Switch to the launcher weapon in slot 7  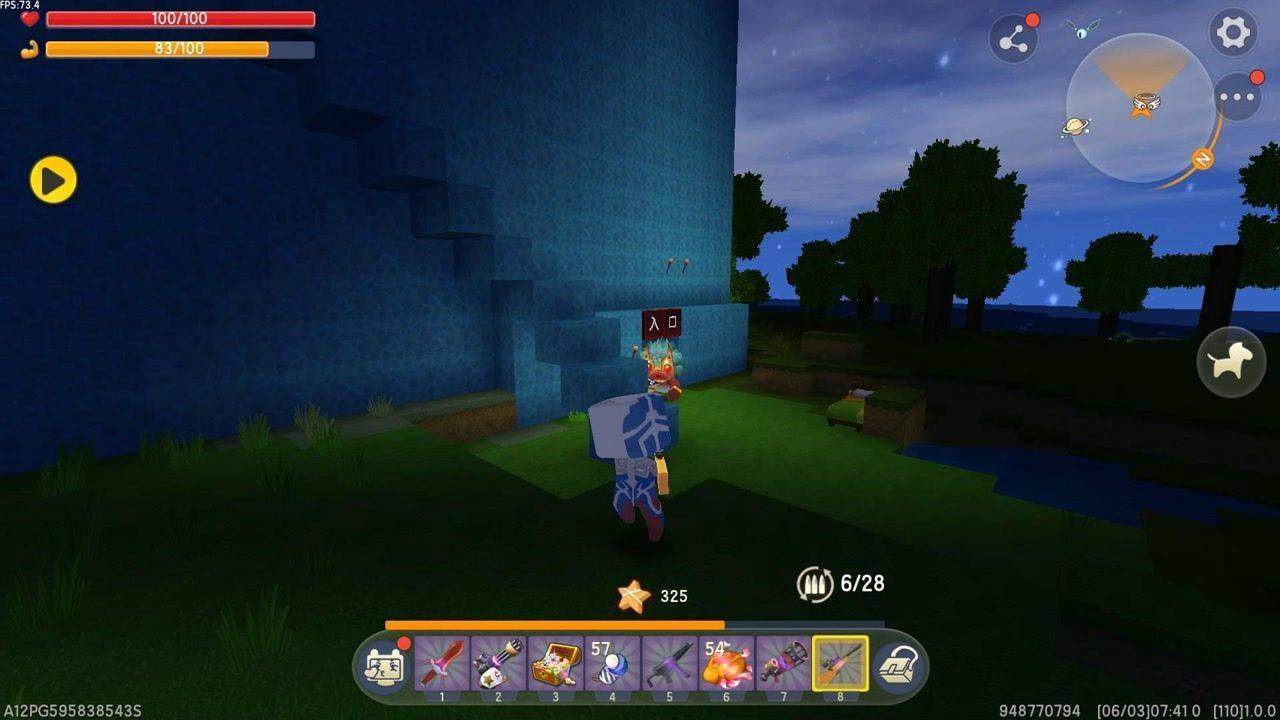tap(783, 662)
